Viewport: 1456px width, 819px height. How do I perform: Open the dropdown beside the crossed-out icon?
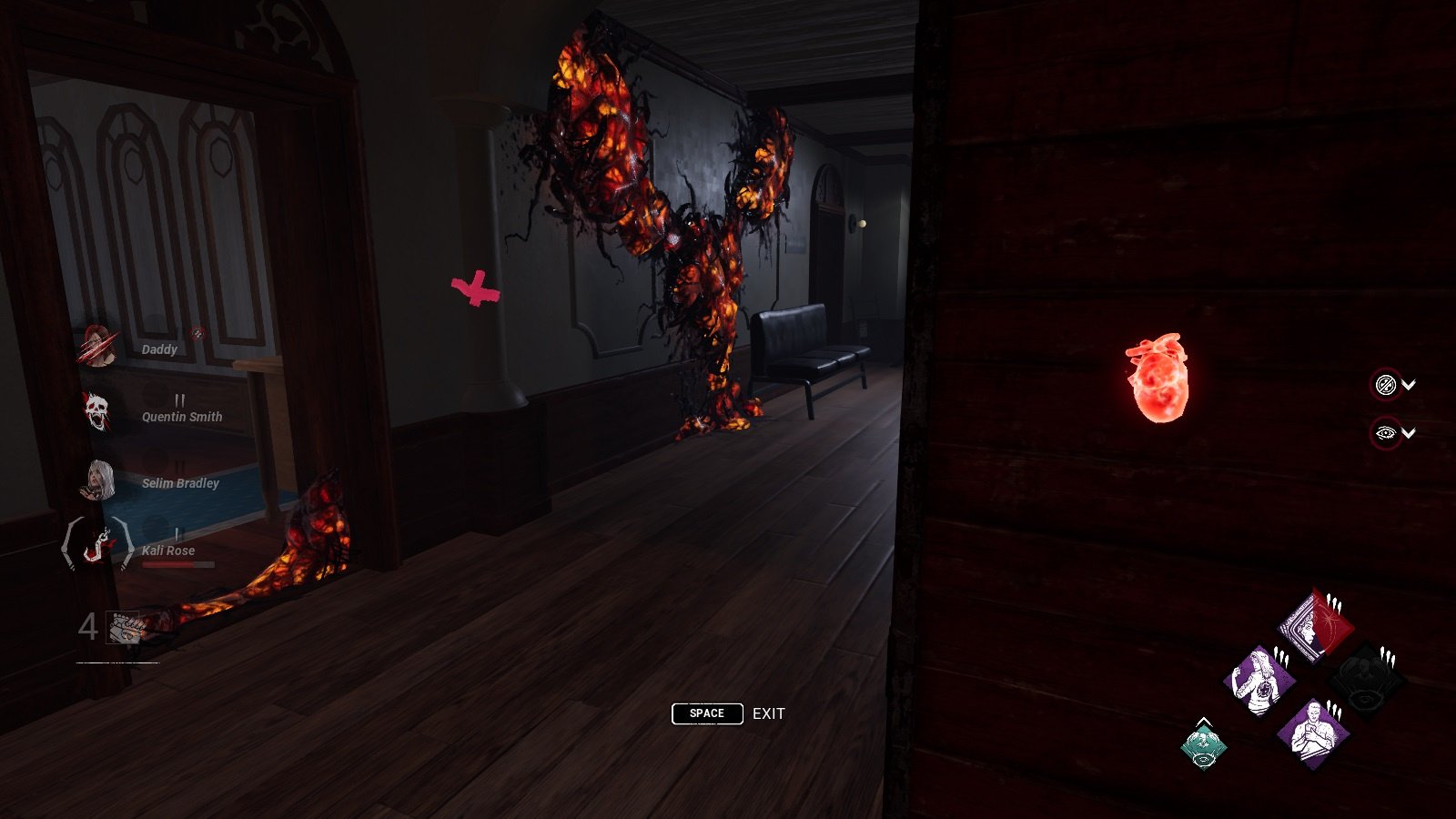(x=1410, y=384)
